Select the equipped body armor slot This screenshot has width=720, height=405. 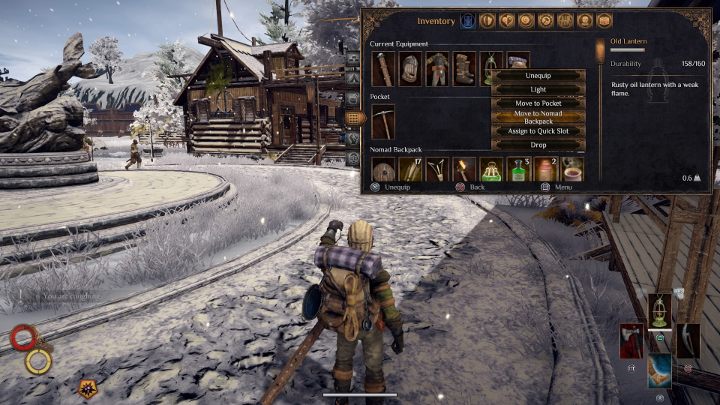tap(437, 70)
